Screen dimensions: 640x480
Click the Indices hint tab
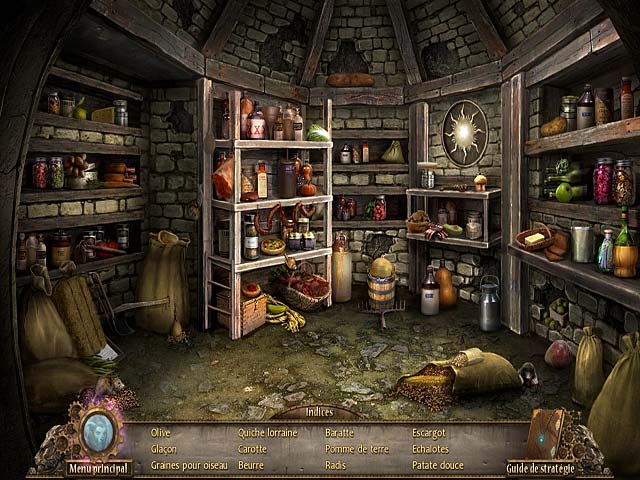(319, 411)
